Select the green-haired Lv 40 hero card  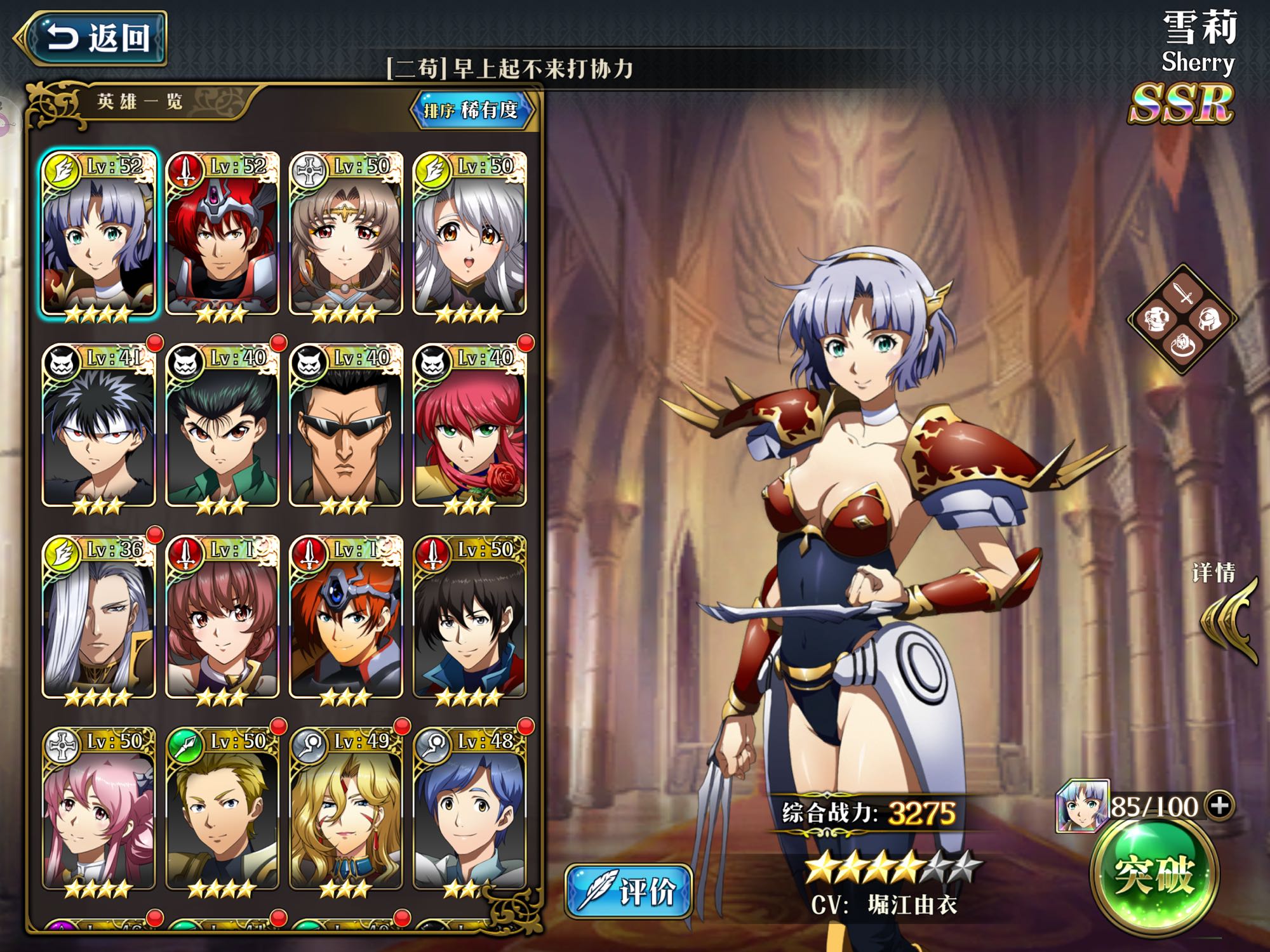pyautogui.click(x=222, y=426)
